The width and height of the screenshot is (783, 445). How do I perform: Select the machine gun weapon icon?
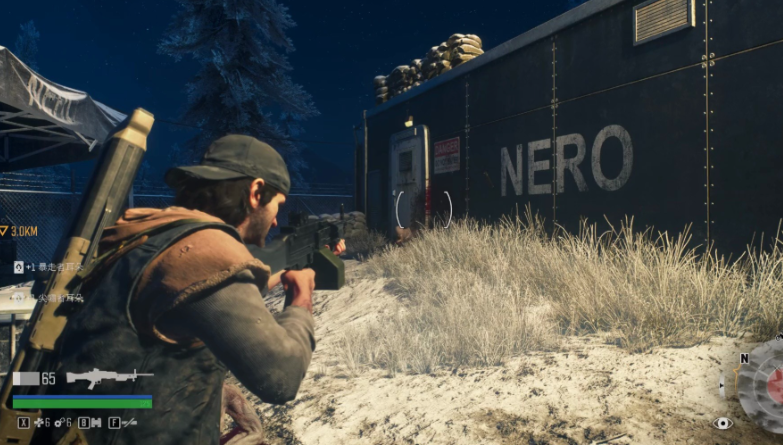pos(109,378)
